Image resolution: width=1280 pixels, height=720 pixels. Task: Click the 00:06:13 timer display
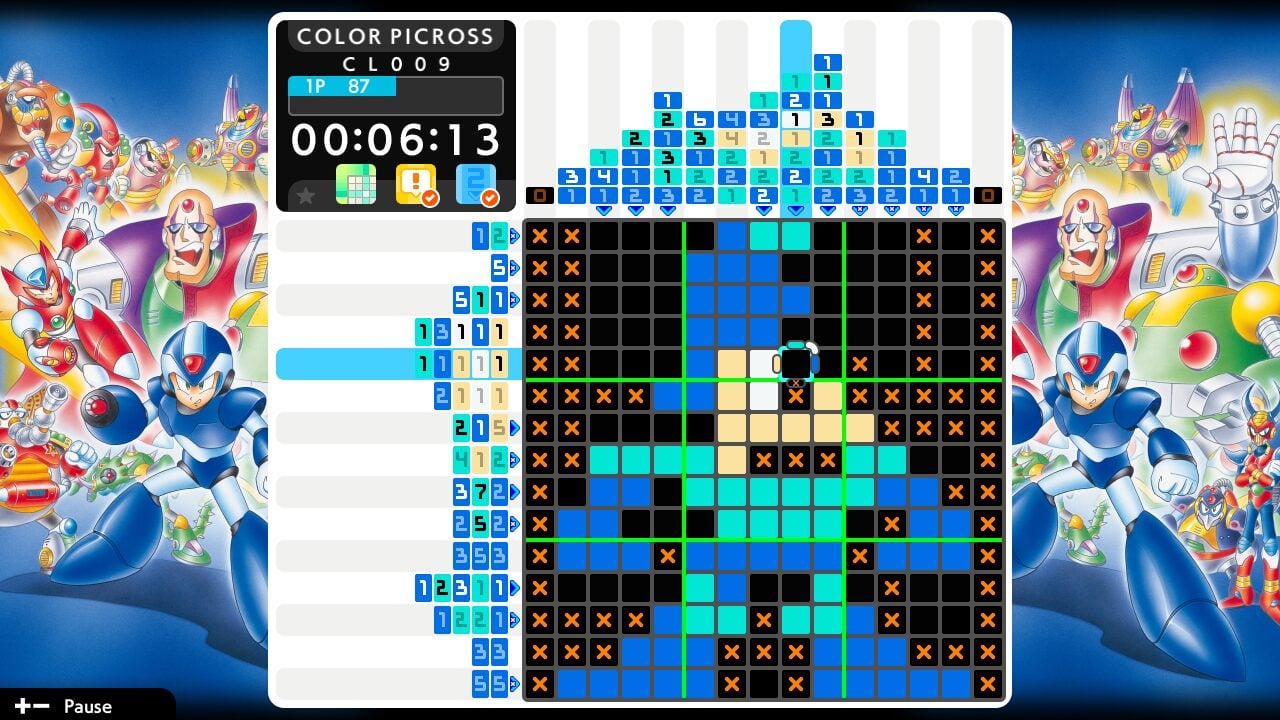click(x=394, y=140)
